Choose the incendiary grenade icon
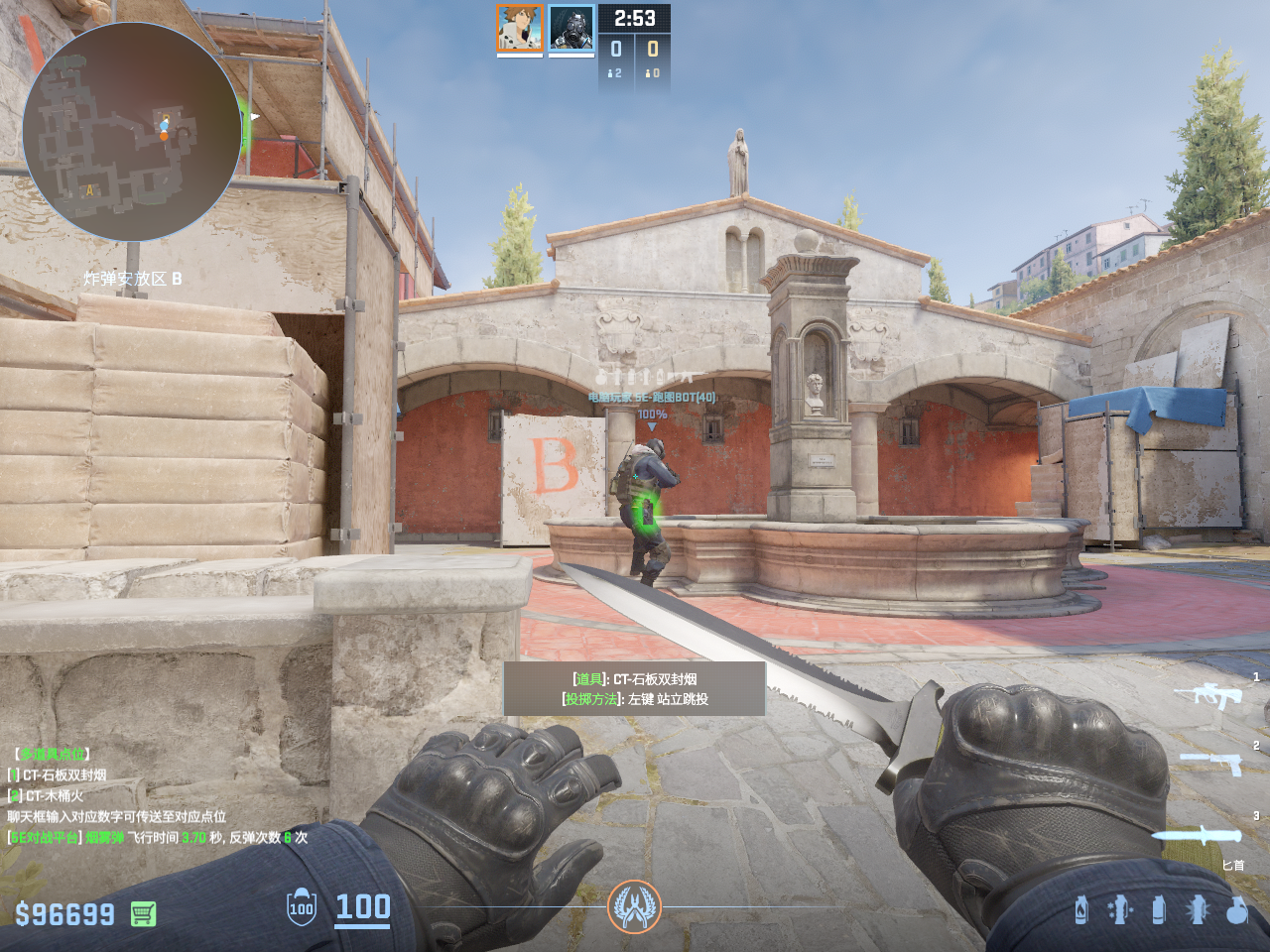Screen dimensions: 1270x952 (x=1080, y=909)
